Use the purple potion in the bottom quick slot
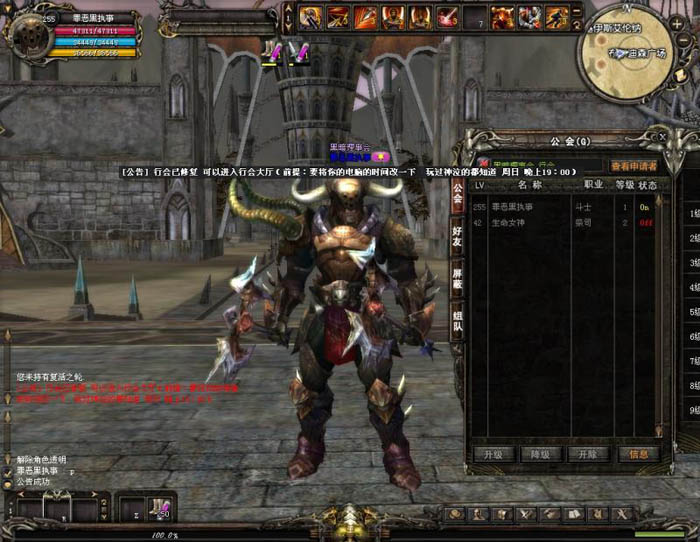This screenshot has width=700, height=542. coord(159,507)
